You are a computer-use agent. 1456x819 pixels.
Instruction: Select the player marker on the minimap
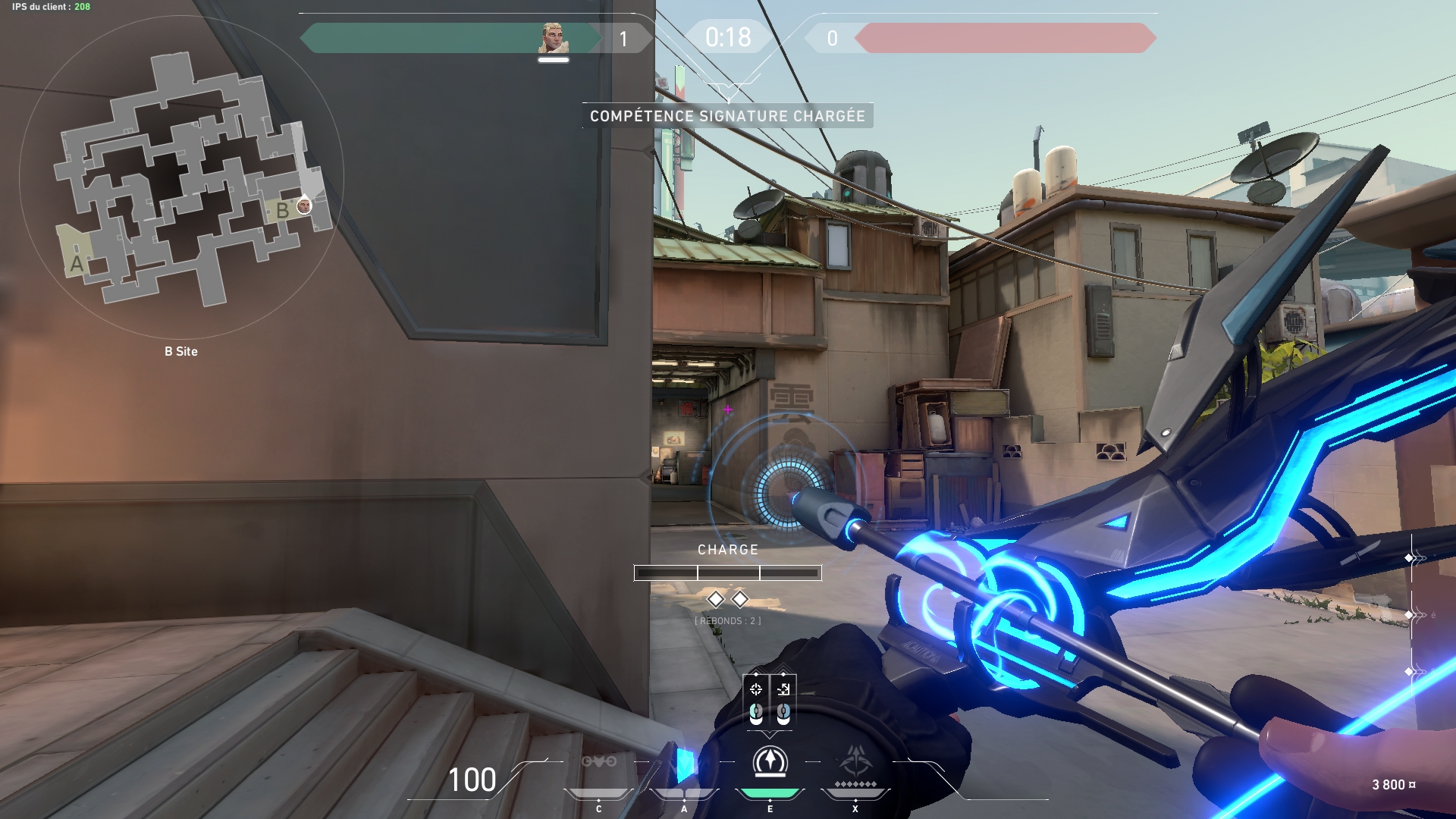[304, 206]
